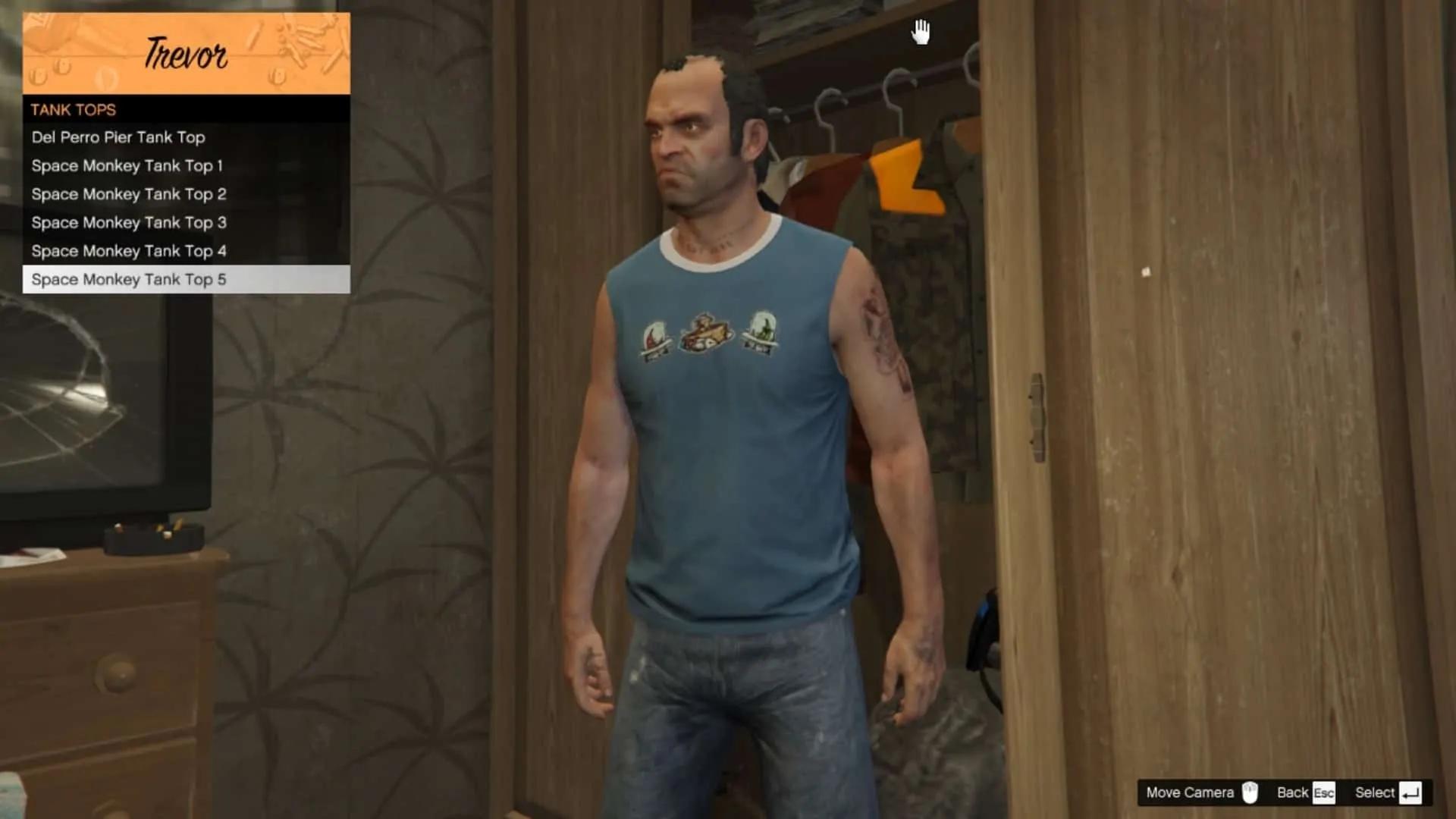Select the Del Perro Pier Tank Top
This screenshot has height=819, width=1456.
tap(118, 137)
